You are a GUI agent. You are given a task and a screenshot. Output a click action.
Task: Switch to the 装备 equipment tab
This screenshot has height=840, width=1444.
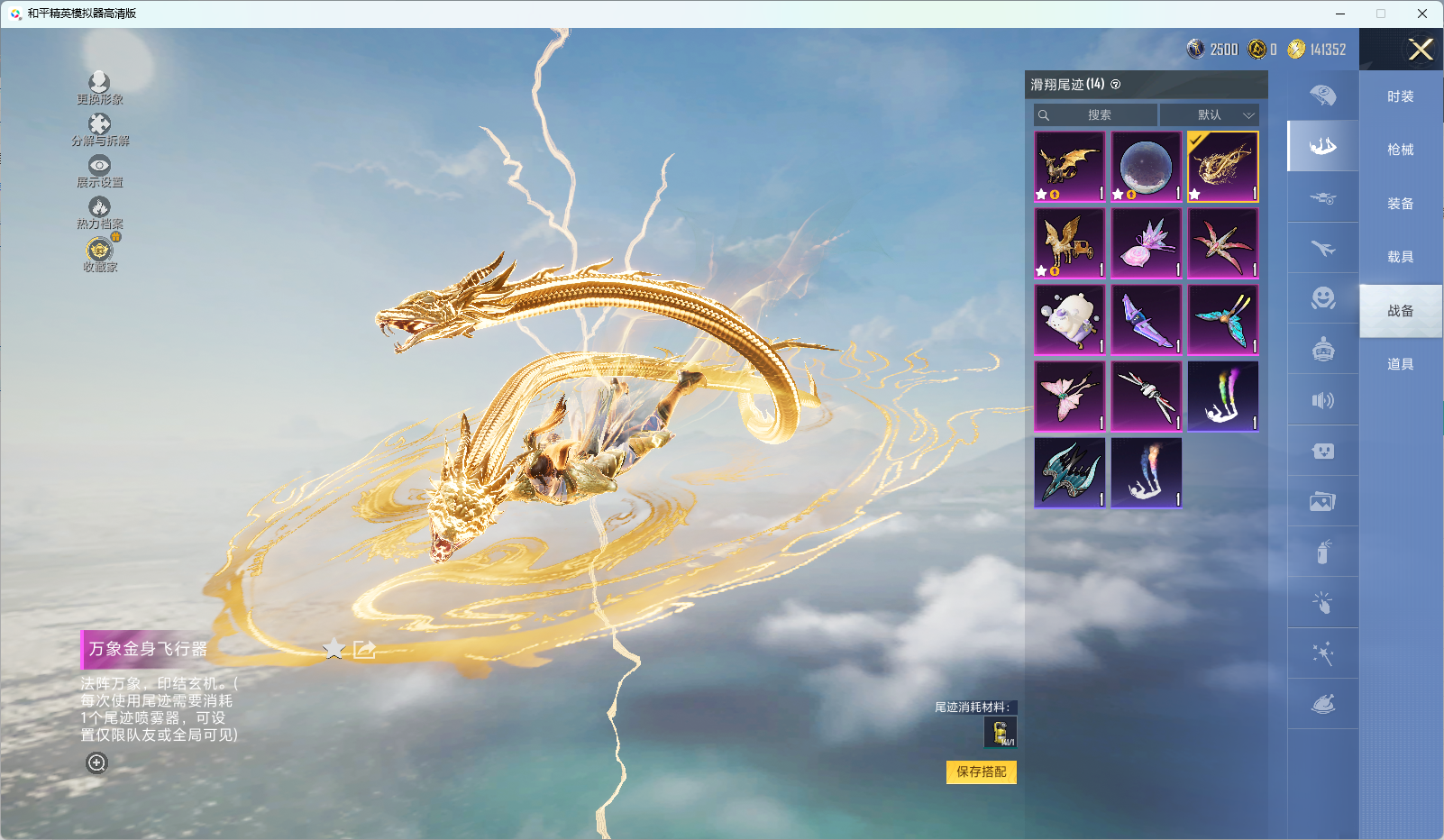(x=1400, y=204)
